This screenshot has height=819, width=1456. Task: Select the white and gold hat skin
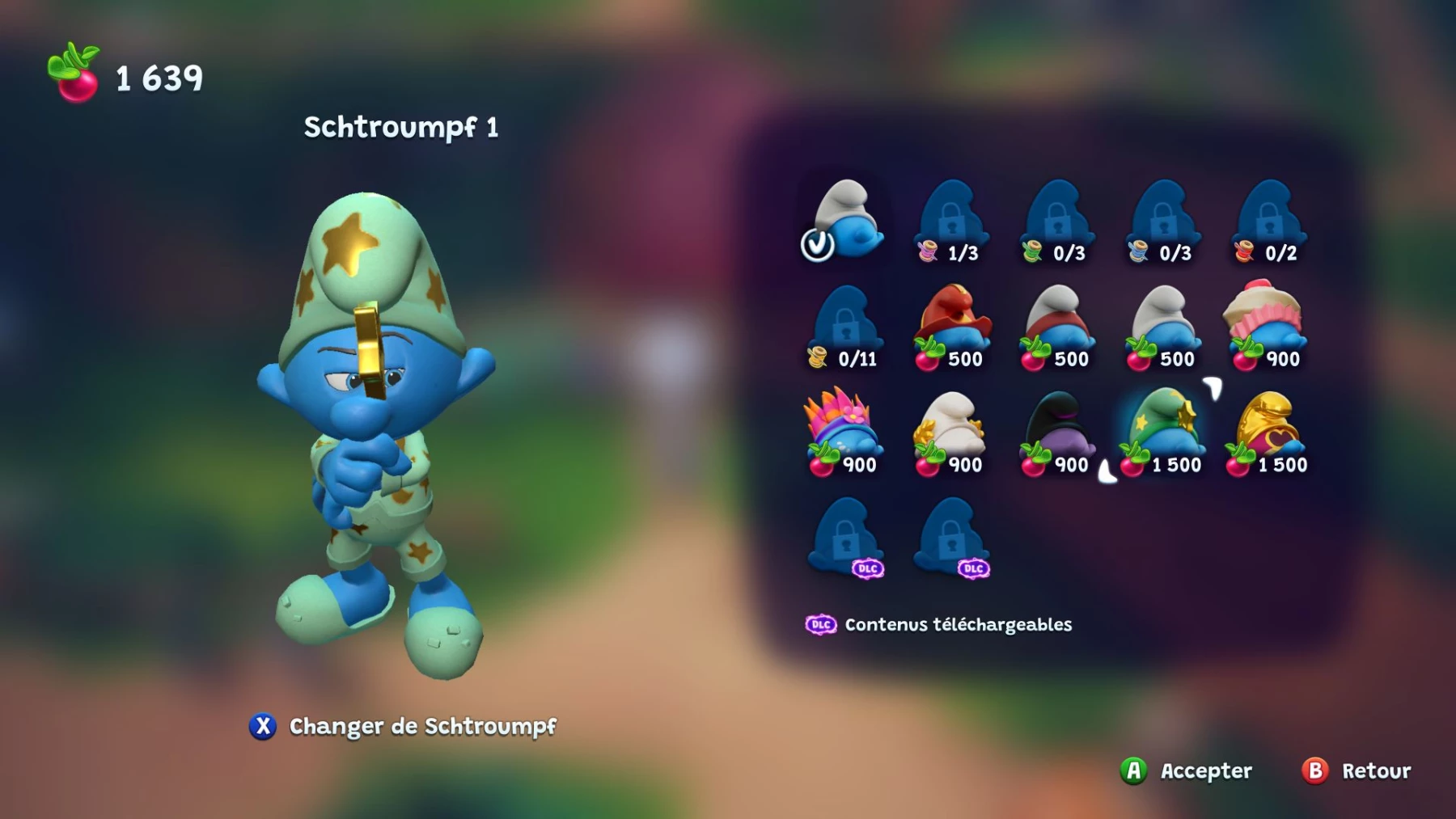tap(950, 430)
